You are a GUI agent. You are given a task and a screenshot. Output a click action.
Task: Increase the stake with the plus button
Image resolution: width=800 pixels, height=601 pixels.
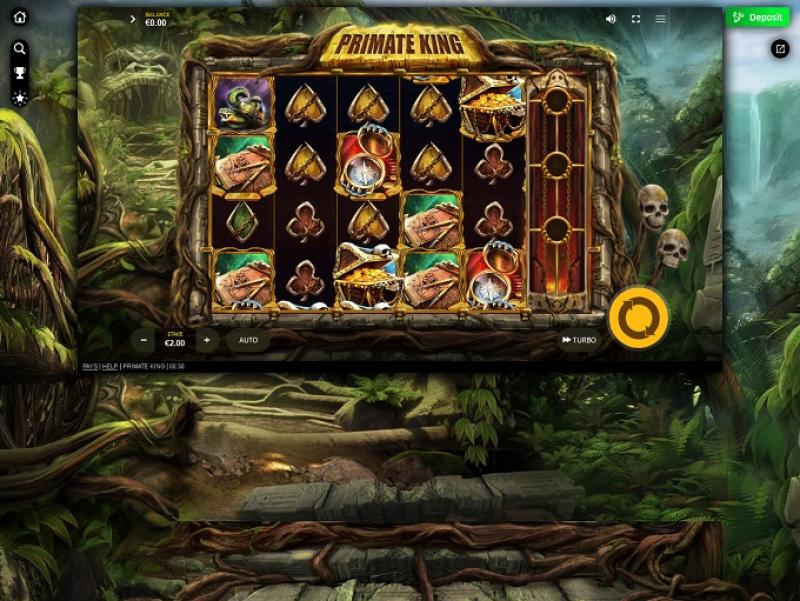[206, 340]
